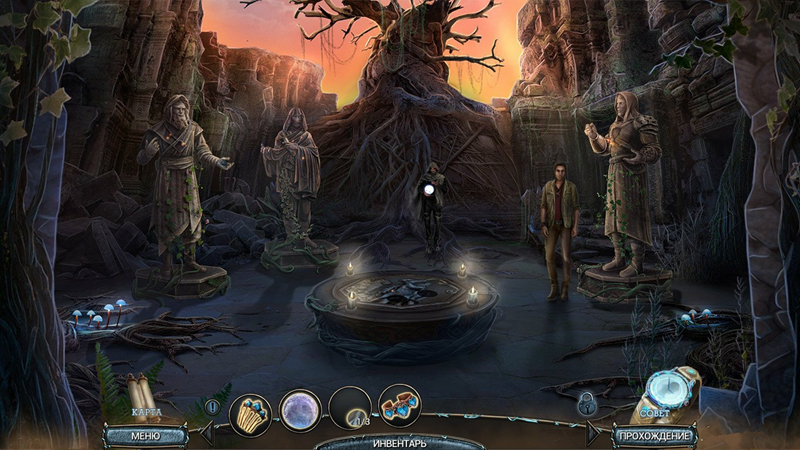Open the Меню button
Image resolution: width=800 pixels, height=450 pixels.
coord(145,436)
